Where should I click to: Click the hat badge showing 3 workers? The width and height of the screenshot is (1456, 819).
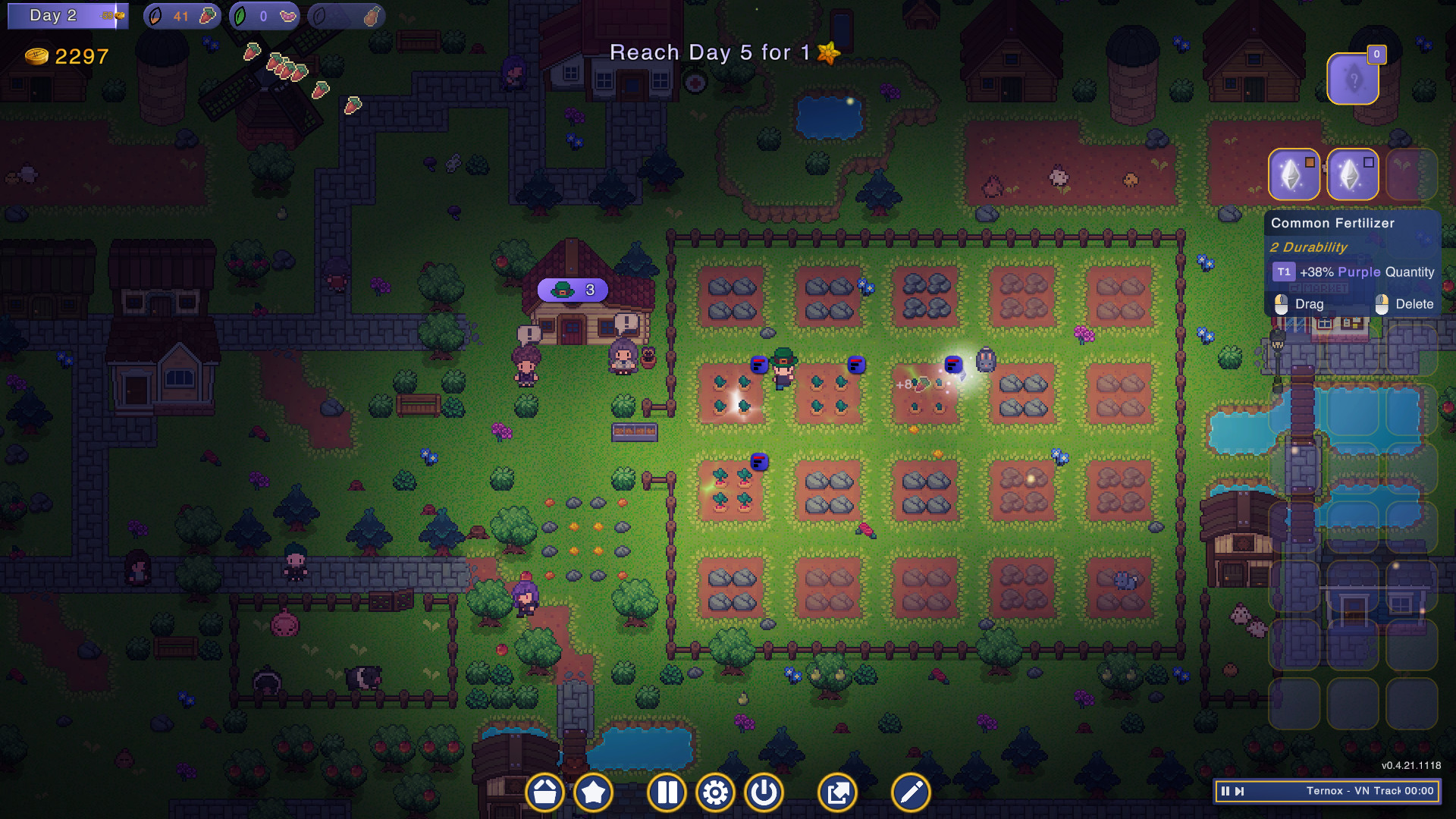click(573, 289)
